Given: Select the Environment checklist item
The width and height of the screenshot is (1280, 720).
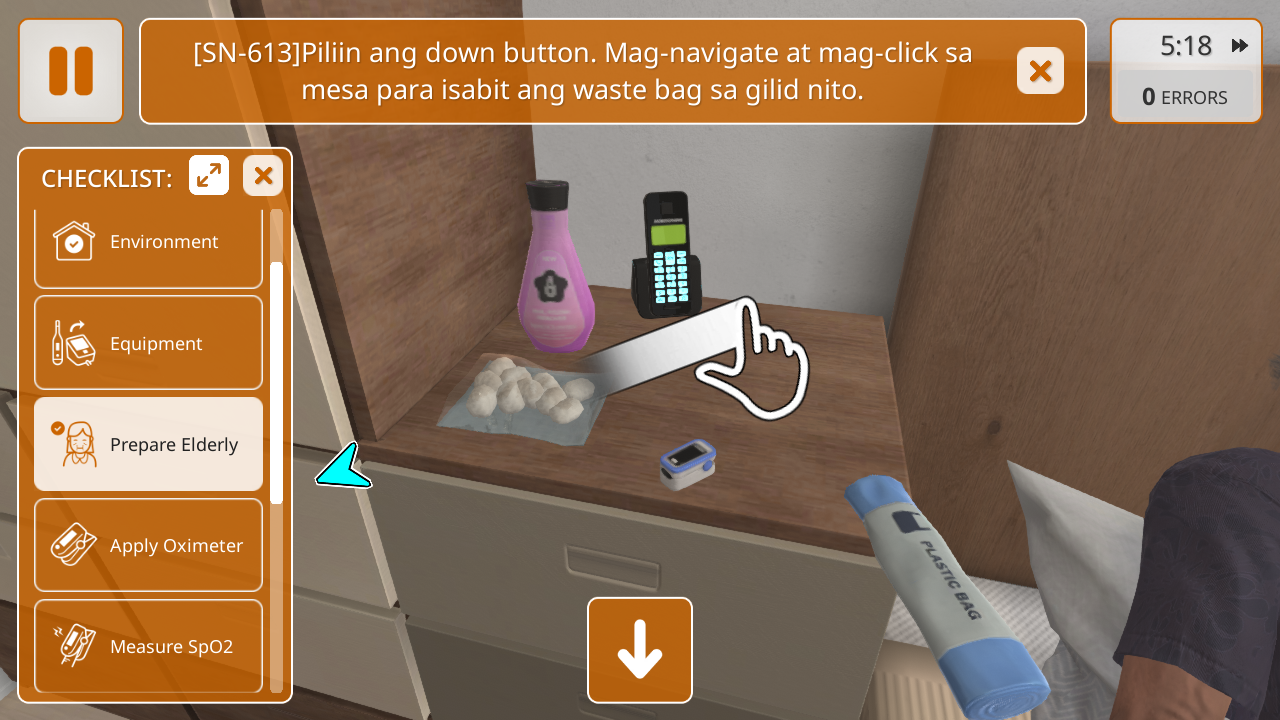Looking at the screenshot, I should tap(149, 243).
